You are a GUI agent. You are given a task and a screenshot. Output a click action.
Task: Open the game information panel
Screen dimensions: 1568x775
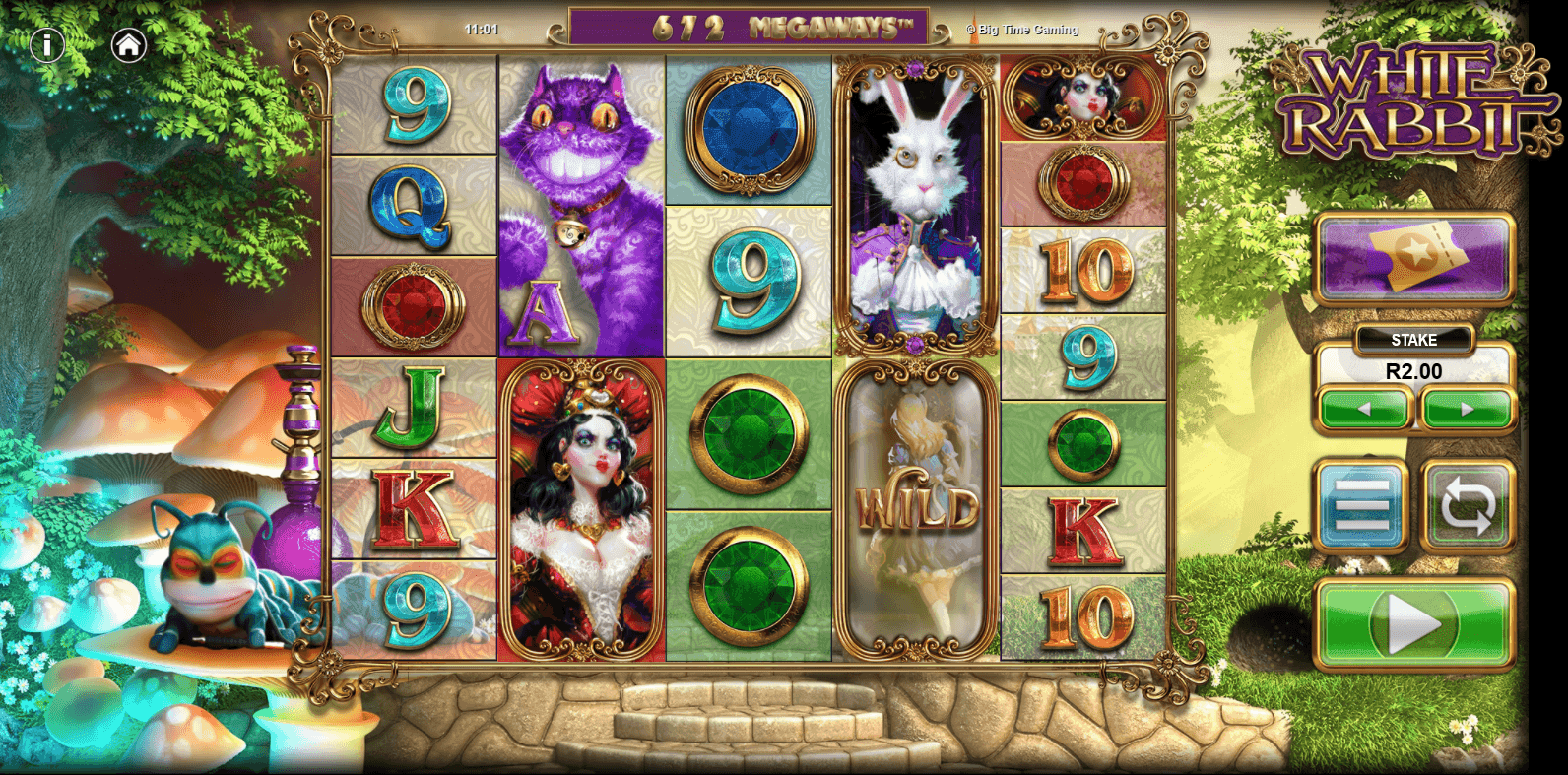[x=45, y=44]
